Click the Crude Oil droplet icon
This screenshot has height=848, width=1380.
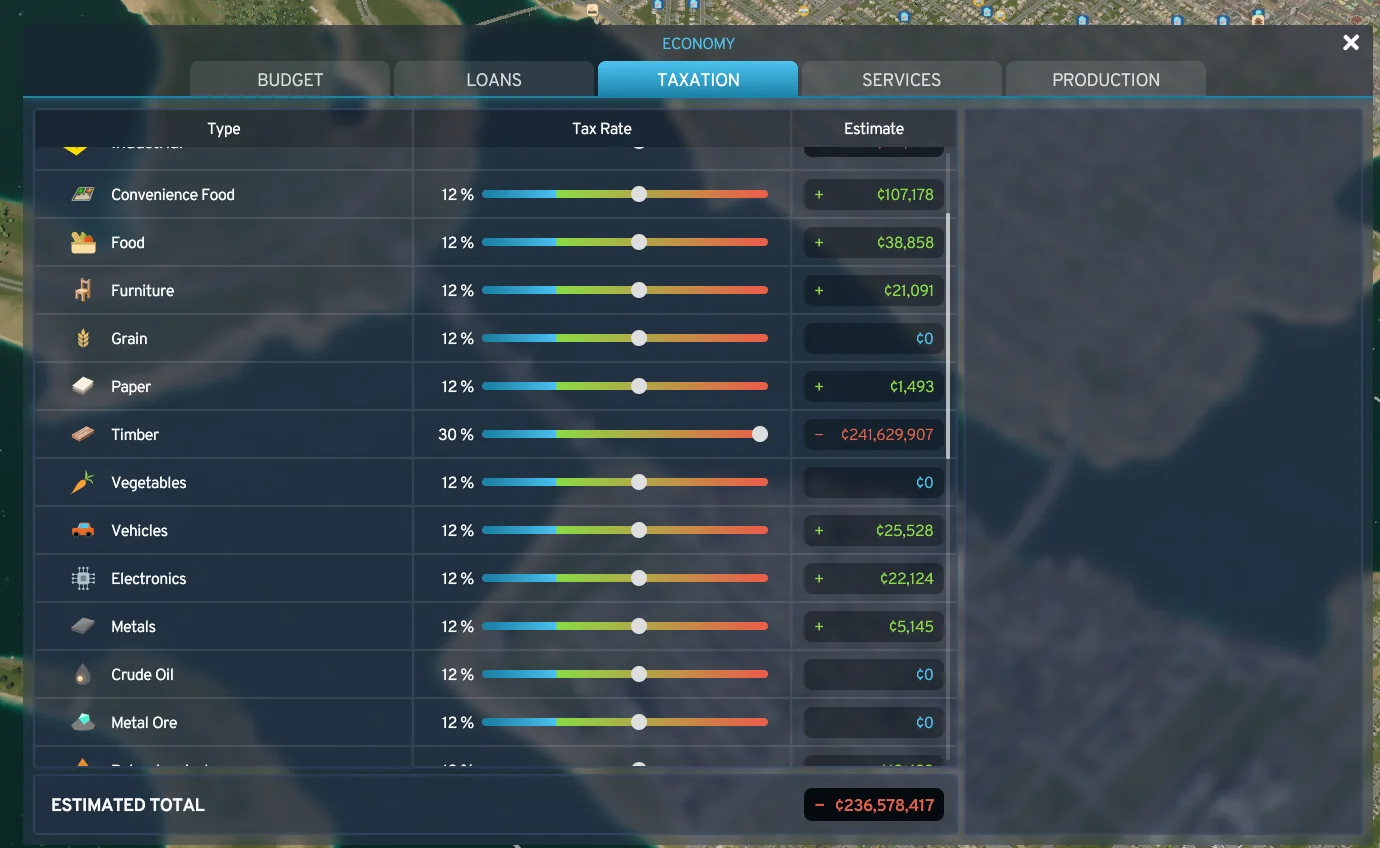pyautogui.click(x=81, y=674)
